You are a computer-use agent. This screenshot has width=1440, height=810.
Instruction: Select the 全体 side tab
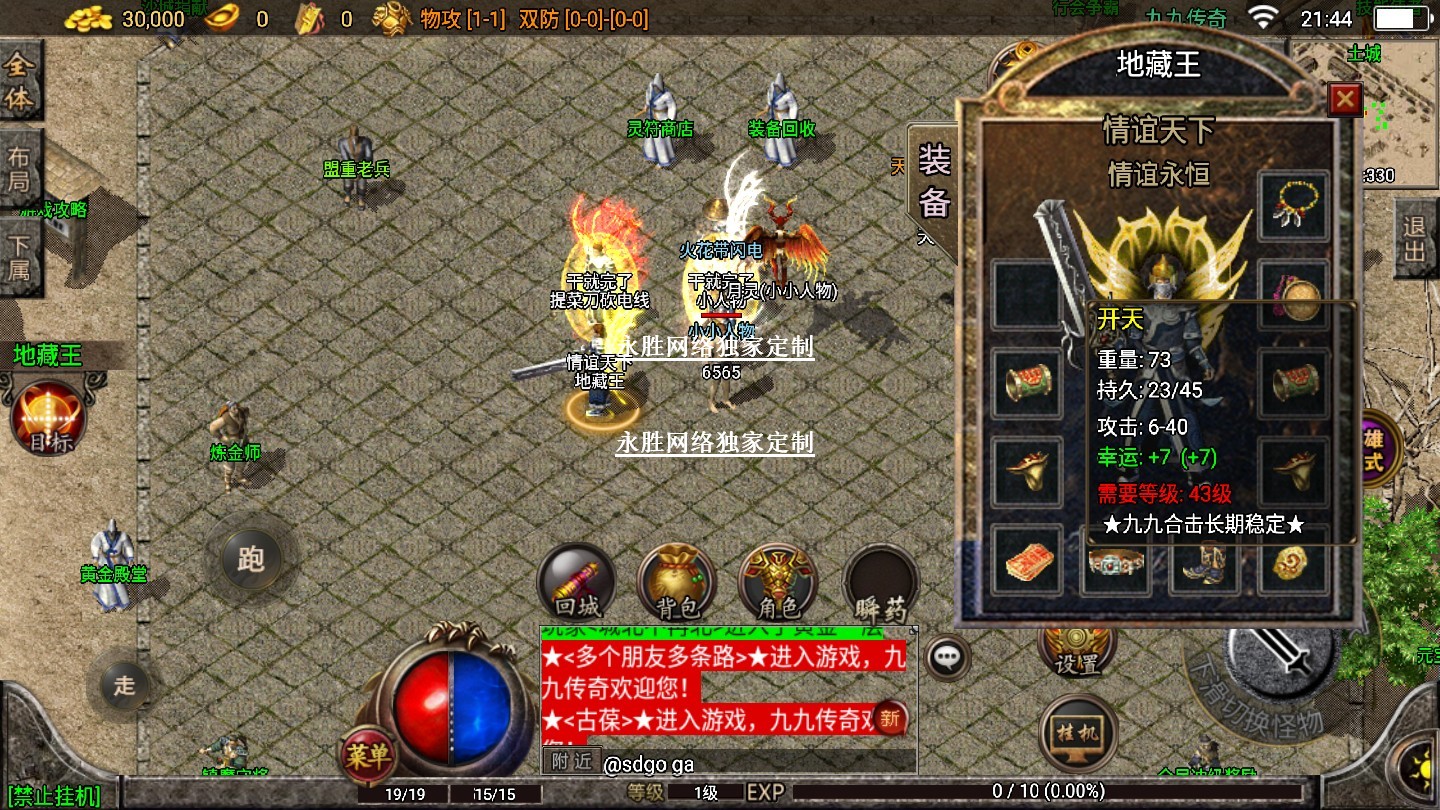click(x=20, y=82)
